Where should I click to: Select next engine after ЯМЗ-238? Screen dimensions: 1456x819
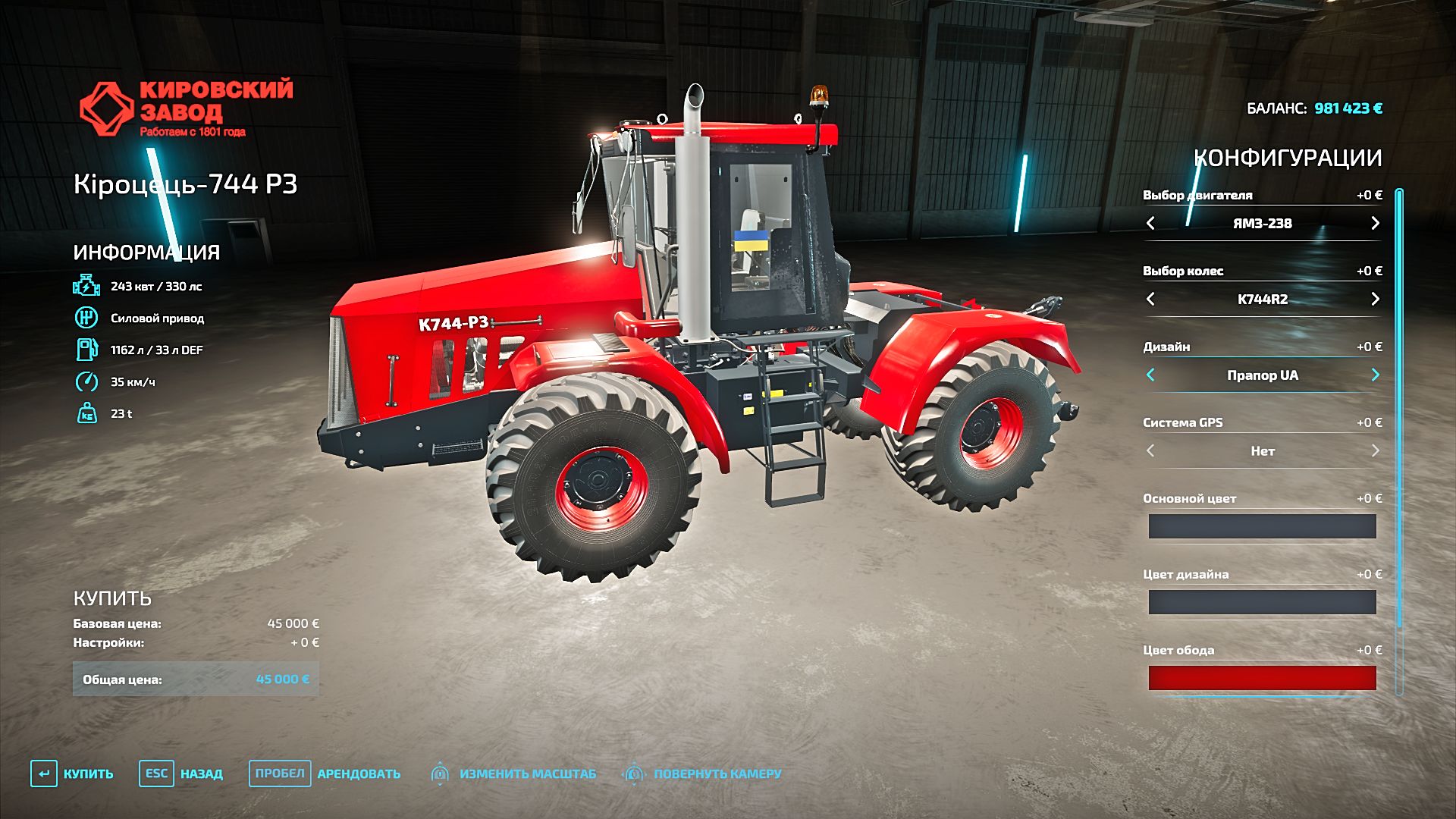(x=1375, y=223)
